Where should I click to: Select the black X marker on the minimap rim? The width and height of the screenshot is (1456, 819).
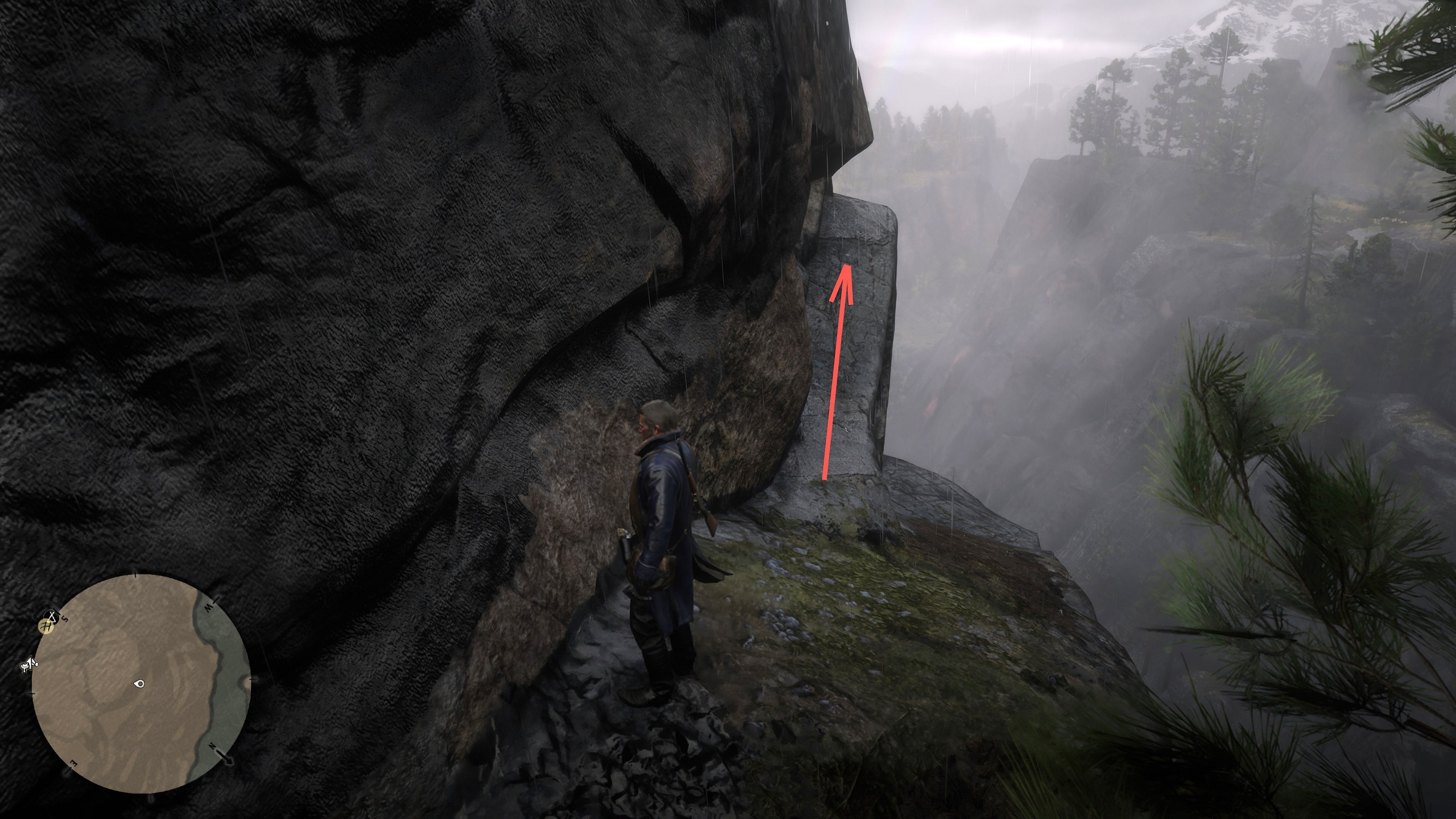(53, 615)
